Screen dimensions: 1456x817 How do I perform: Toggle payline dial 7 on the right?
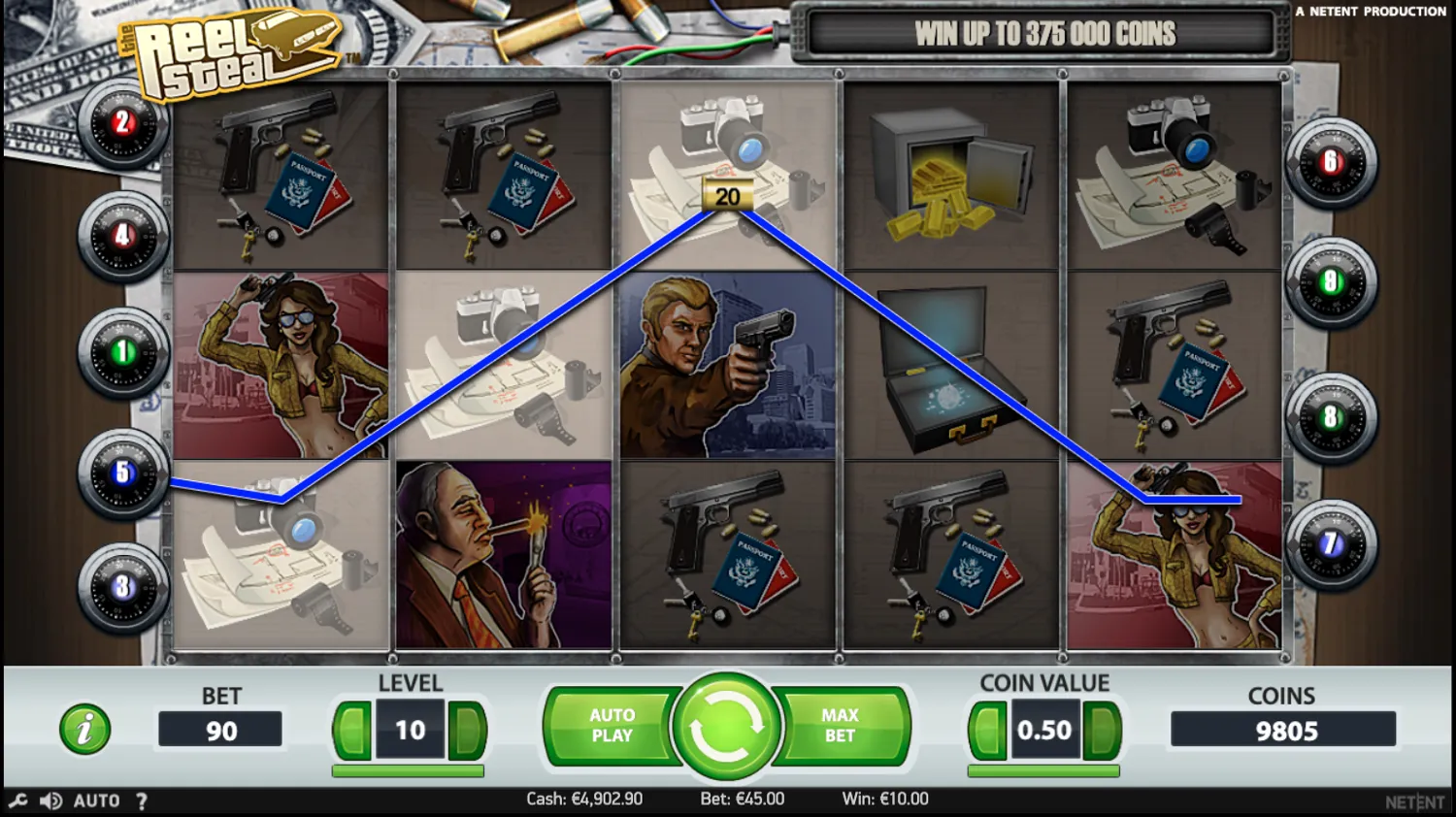tap(1332, 544)
